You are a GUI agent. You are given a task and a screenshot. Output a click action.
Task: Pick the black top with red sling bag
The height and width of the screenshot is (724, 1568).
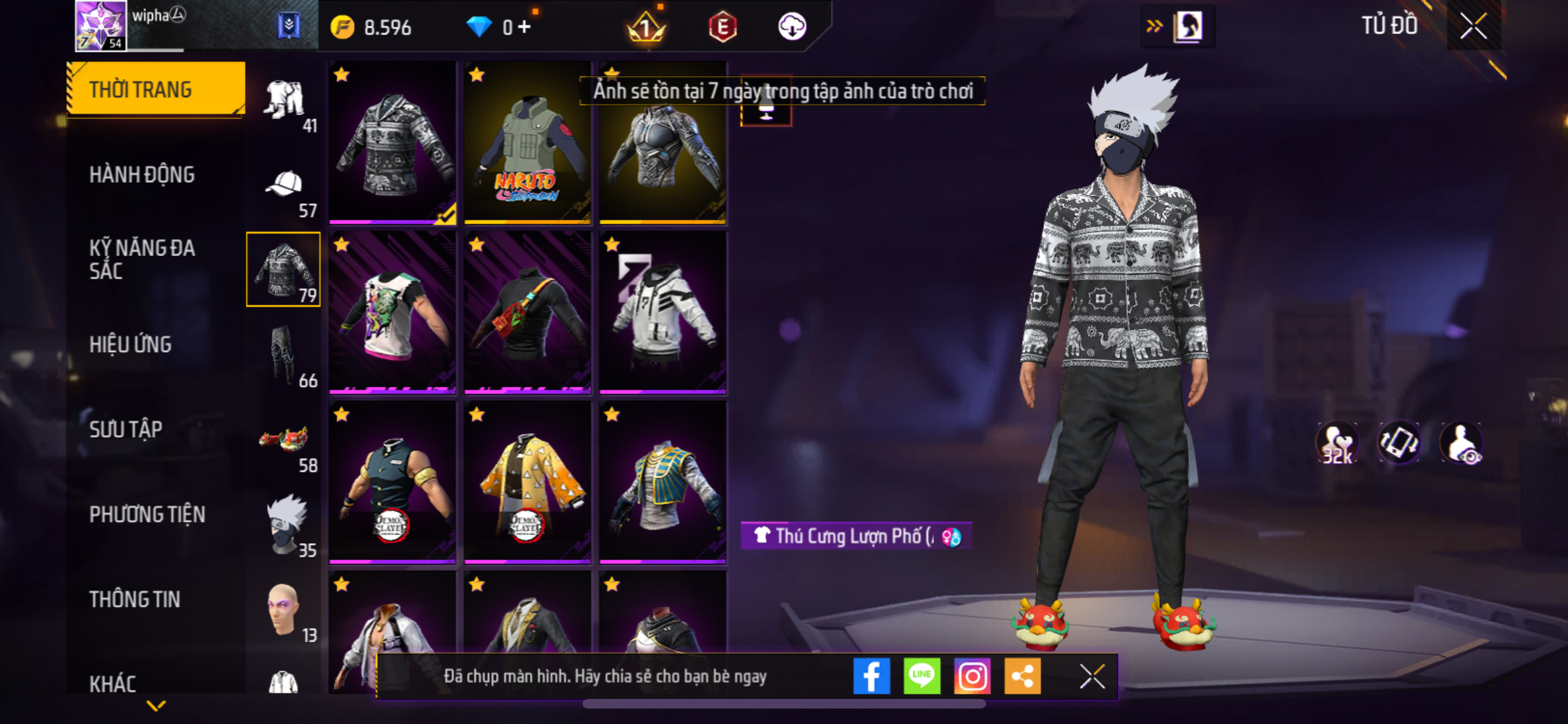(527, 313)
